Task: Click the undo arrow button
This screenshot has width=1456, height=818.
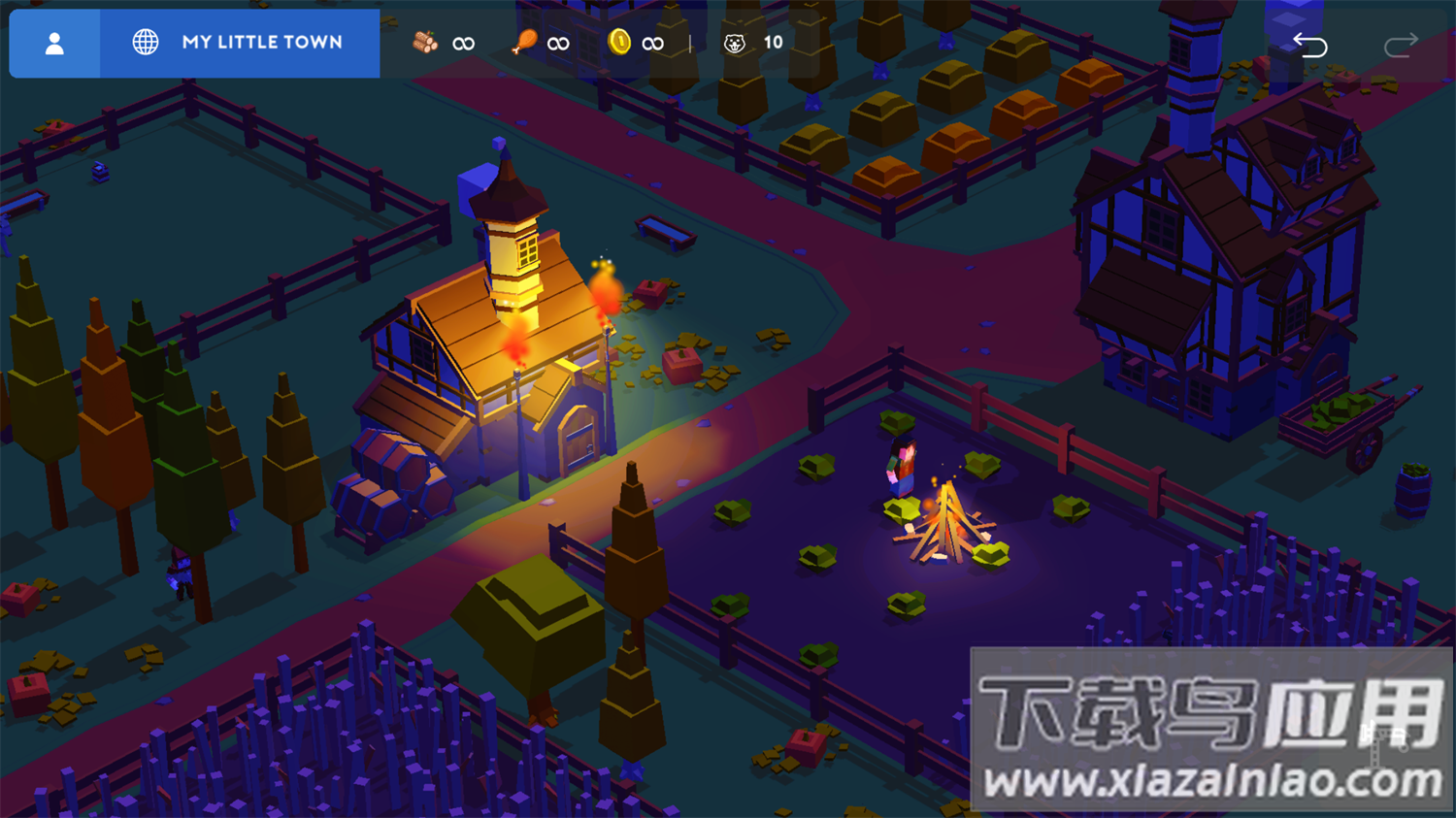Action: (1309, 45)
